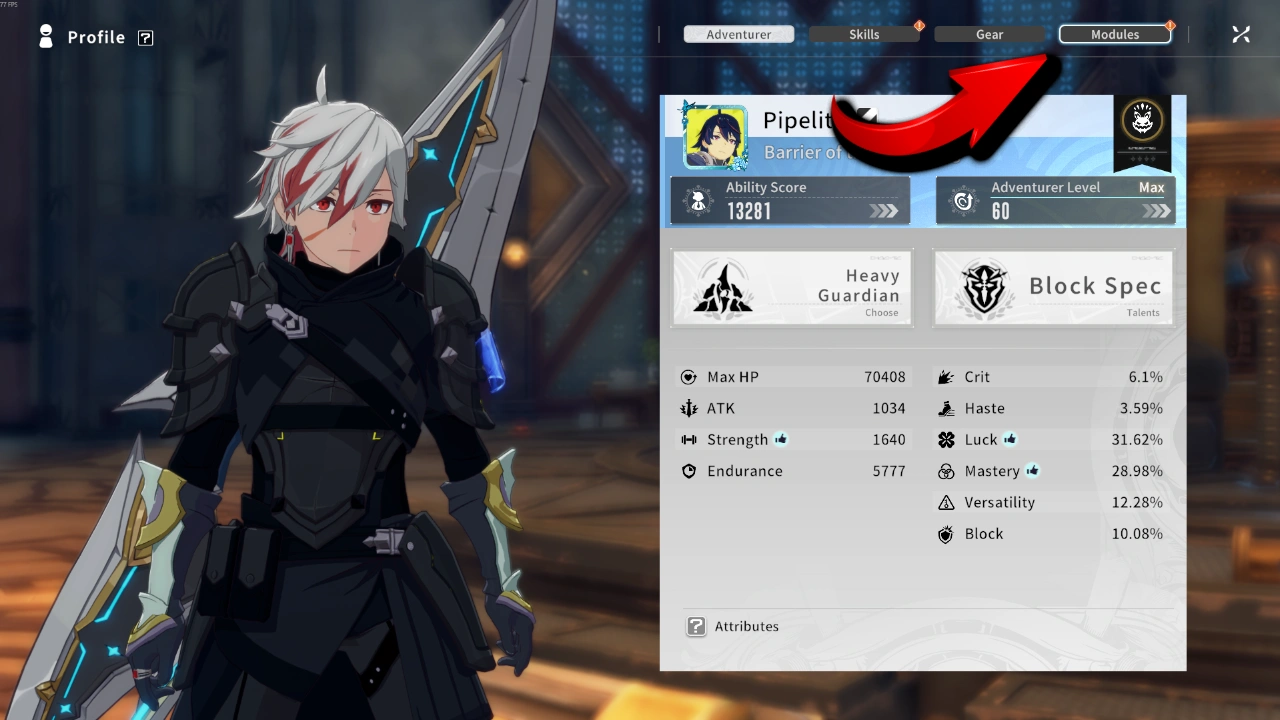
Task: Select the Gear tab
Action: pyautogui.click(x=989, y=34)
